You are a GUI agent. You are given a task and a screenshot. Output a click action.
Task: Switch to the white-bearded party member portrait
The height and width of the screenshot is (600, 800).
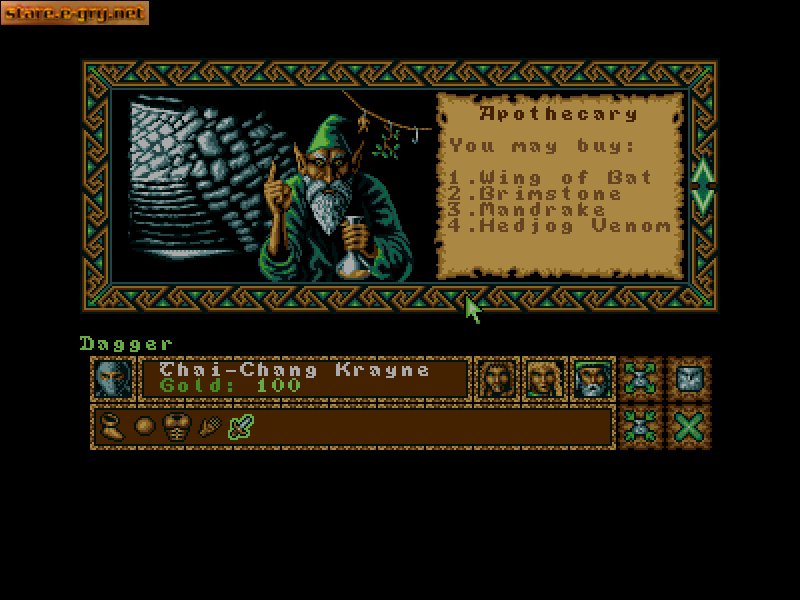click(590, 378)
